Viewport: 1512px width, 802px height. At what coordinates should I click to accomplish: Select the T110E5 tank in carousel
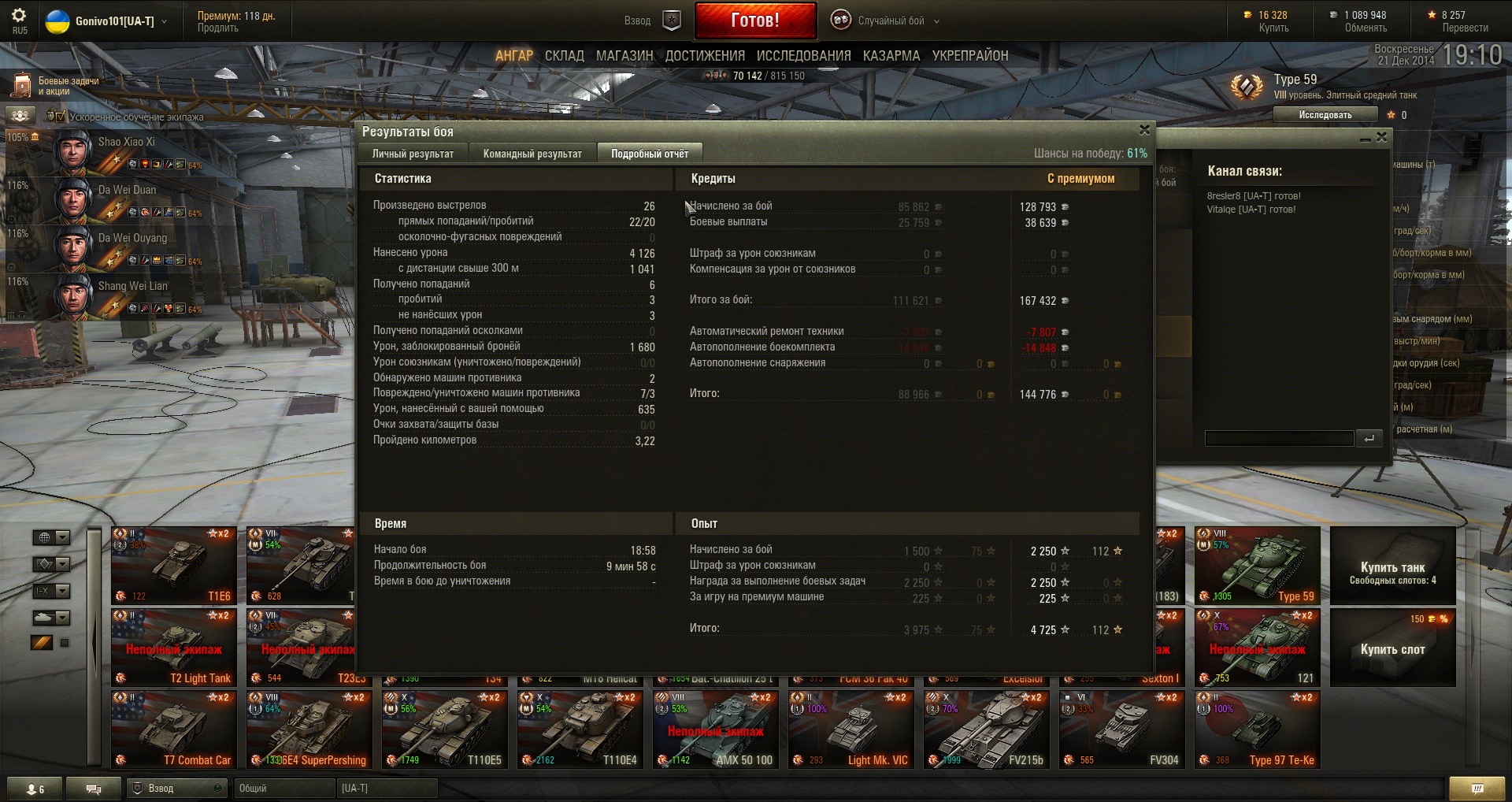point(445,729)
